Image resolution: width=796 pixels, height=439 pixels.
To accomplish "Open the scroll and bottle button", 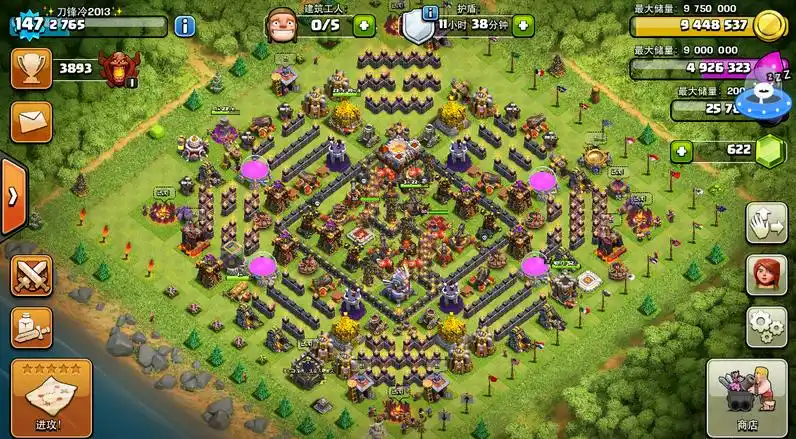I will coord(31,327).
